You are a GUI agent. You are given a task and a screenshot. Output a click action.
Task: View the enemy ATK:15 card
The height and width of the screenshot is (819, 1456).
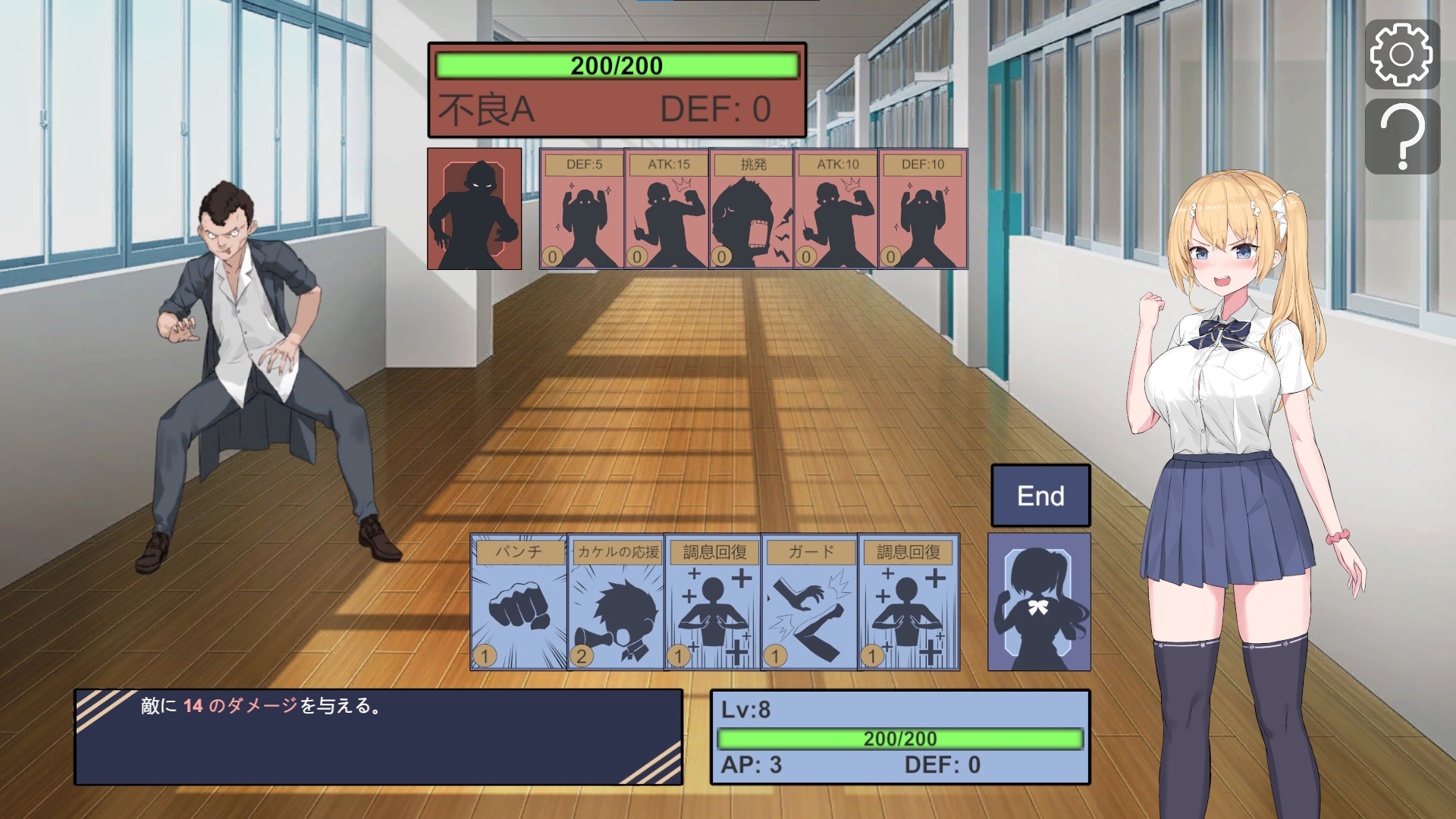coord(667,209)
